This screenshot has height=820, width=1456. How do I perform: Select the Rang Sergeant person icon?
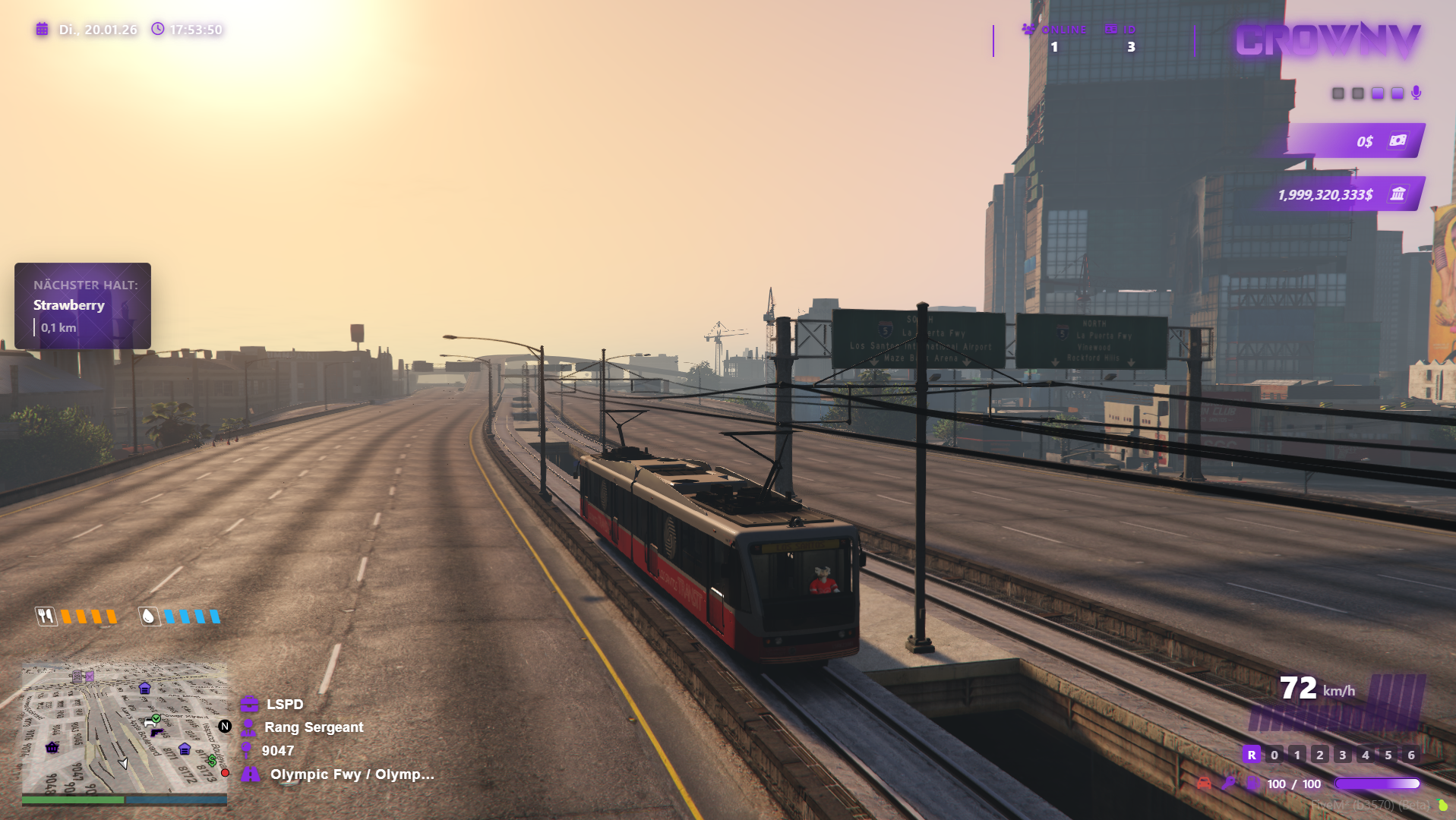tap(248, 727)
